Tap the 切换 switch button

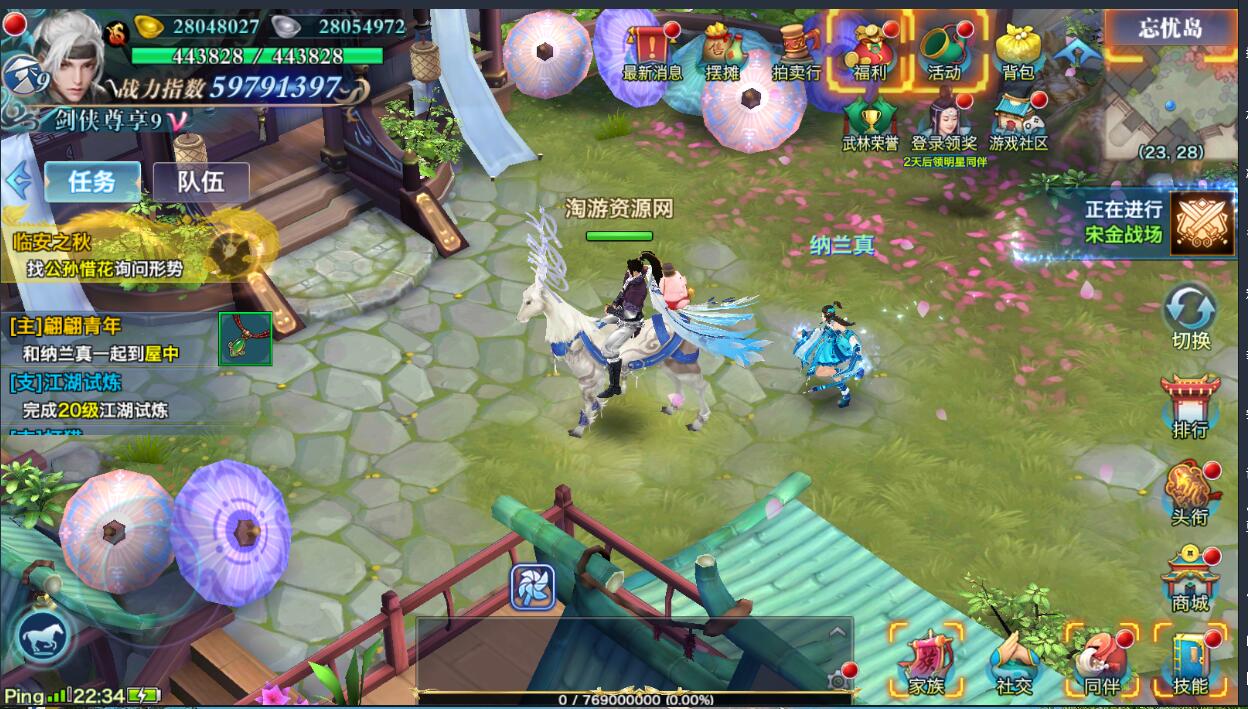(x=1190, y=313)
